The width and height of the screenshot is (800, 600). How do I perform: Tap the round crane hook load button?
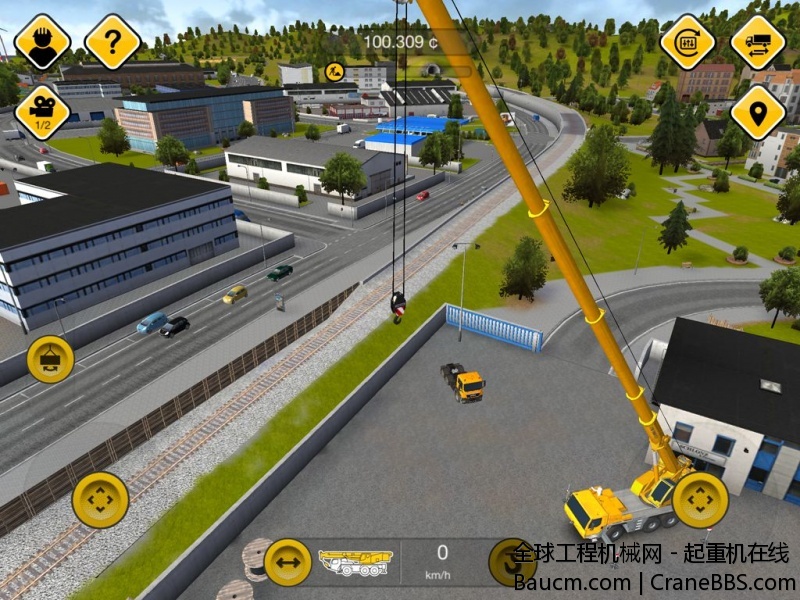[50, 359]
